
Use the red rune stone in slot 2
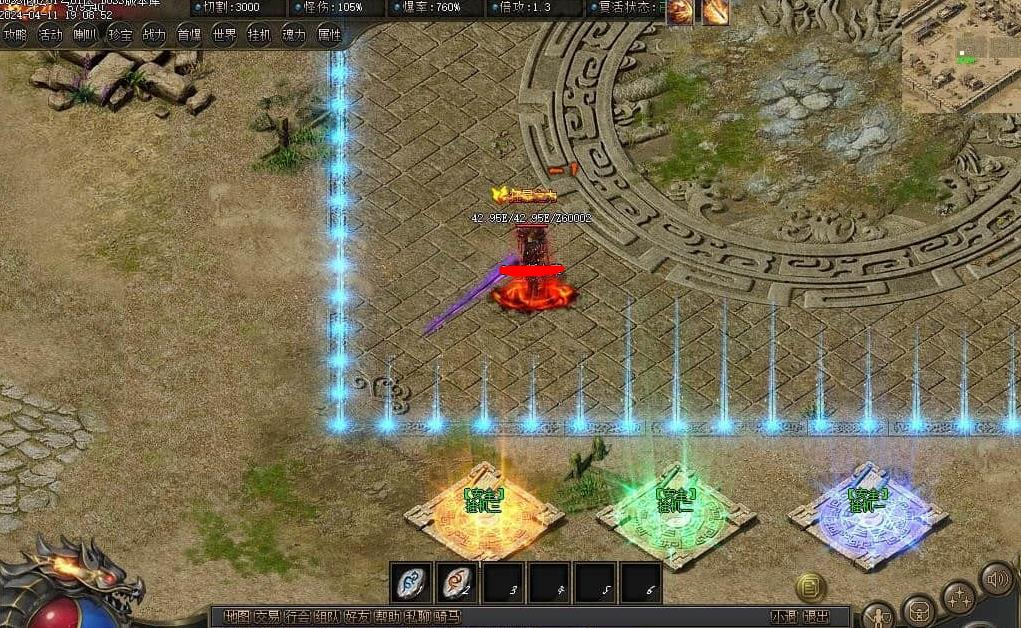[457, 582]
